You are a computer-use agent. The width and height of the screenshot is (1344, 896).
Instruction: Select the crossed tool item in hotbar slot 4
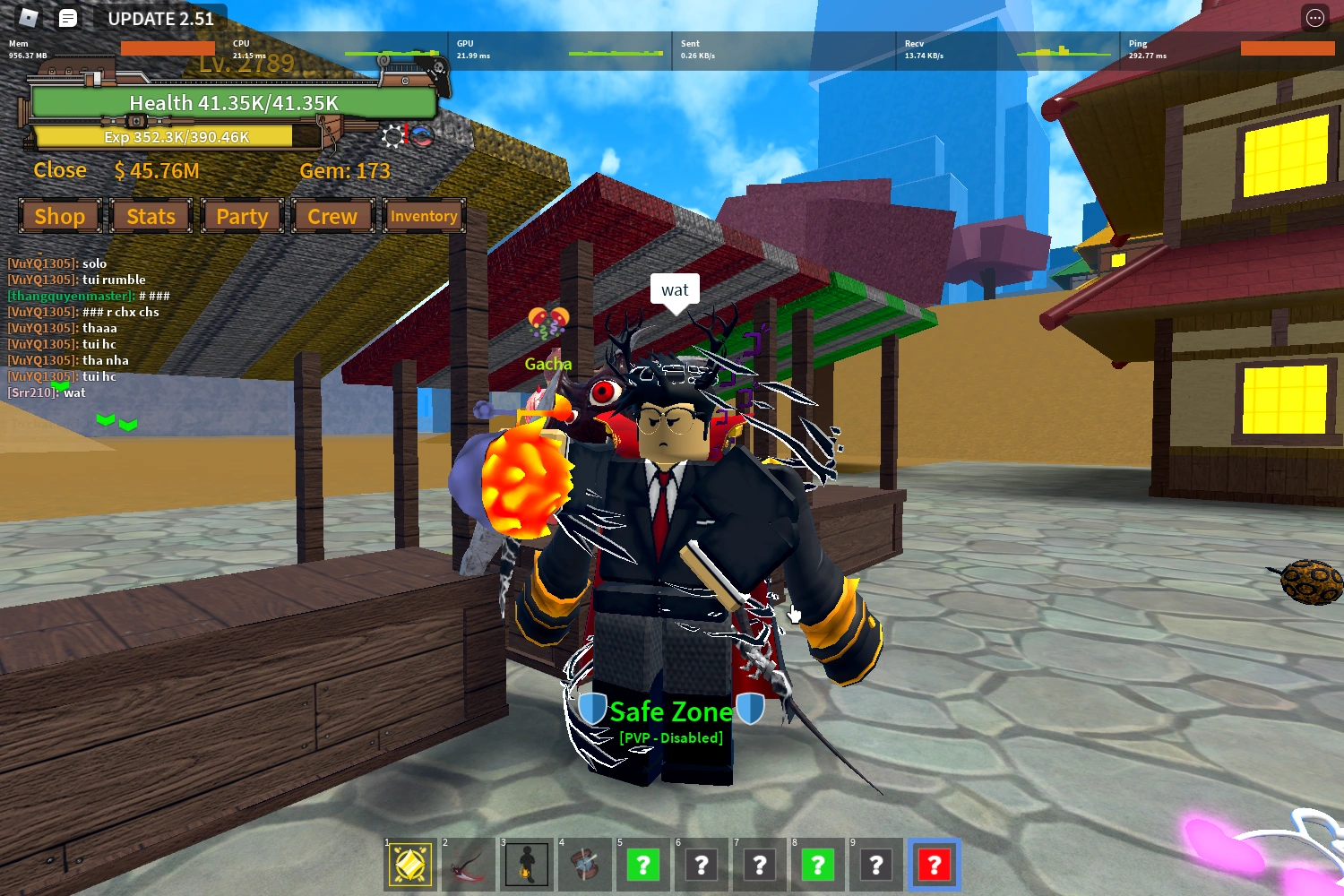pyautogui.click(x=584, y=865)
